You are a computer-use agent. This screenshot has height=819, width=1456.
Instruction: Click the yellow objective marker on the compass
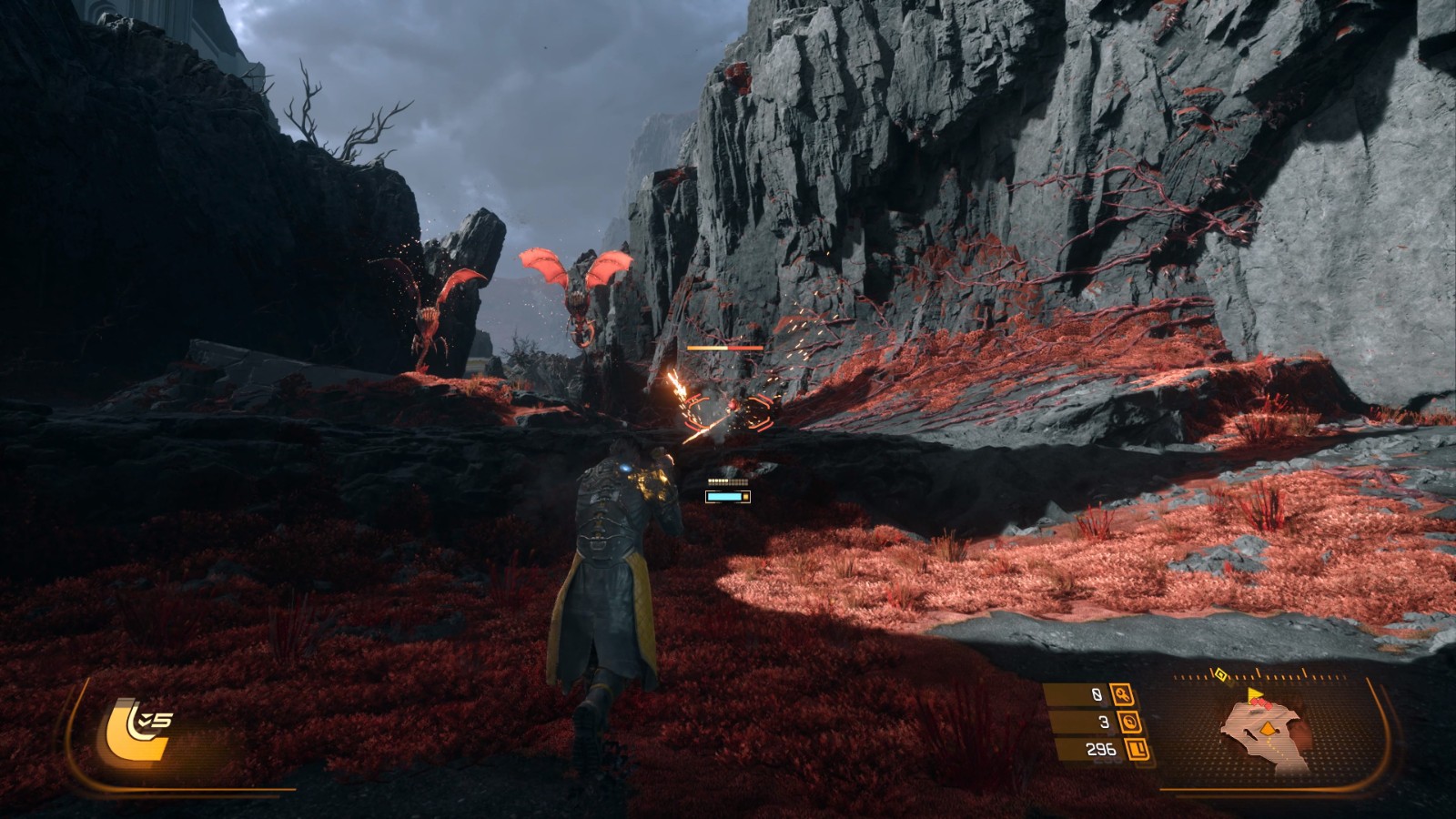(1221, 675)
